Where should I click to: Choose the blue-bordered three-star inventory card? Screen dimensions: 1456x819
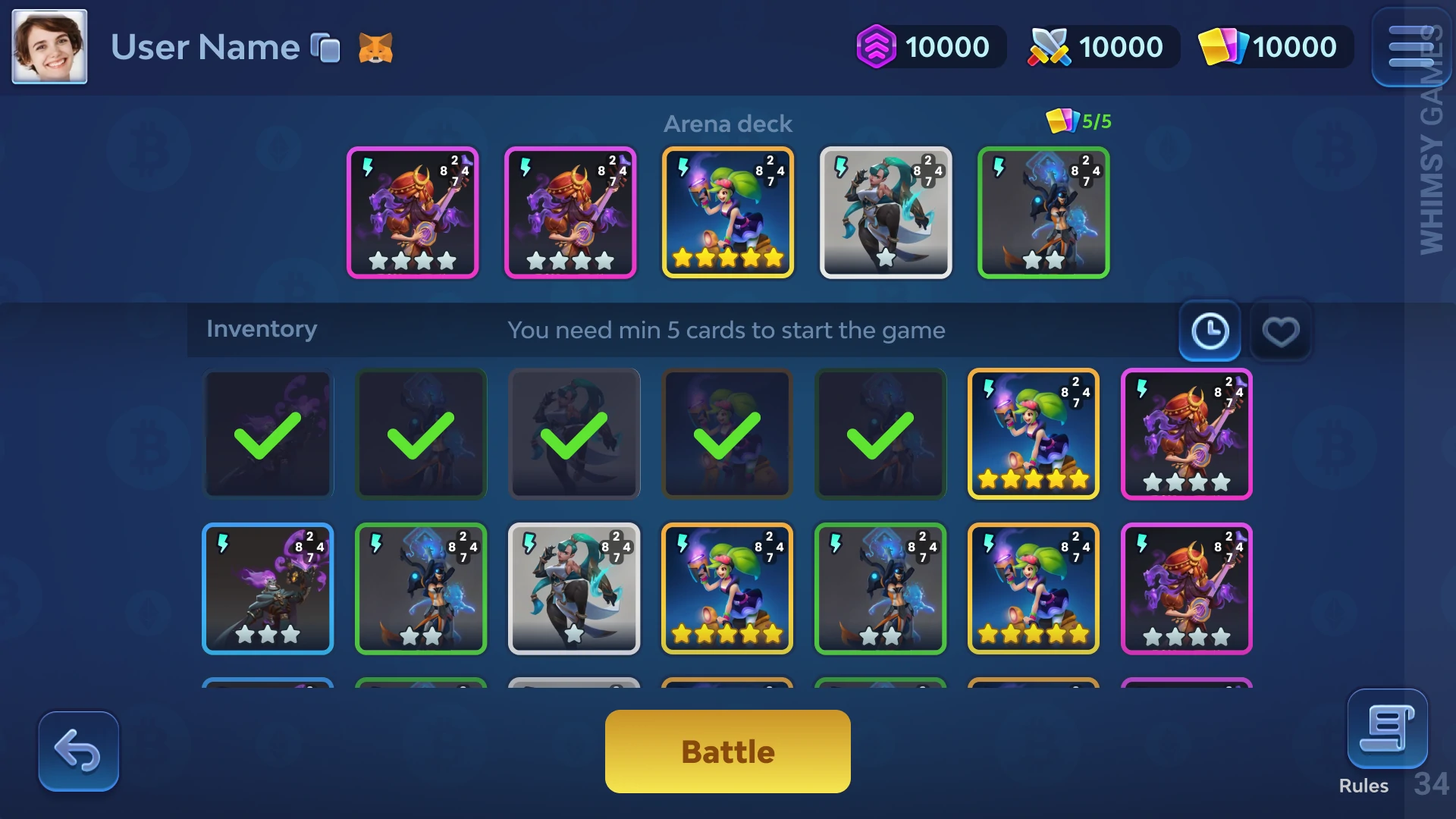[268, 588]
